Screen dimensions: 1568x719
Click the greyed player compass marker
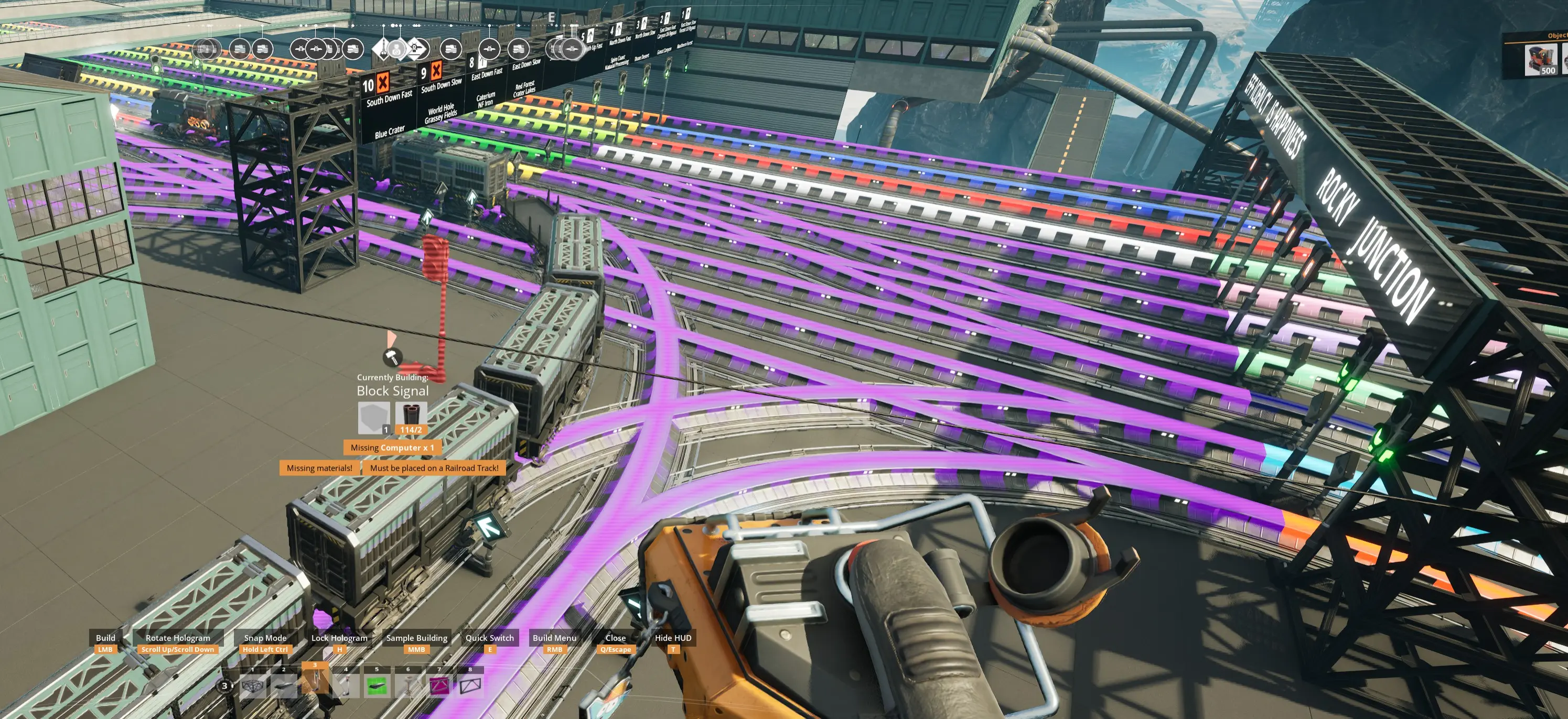pyautogui.click(x=397, y=49)
